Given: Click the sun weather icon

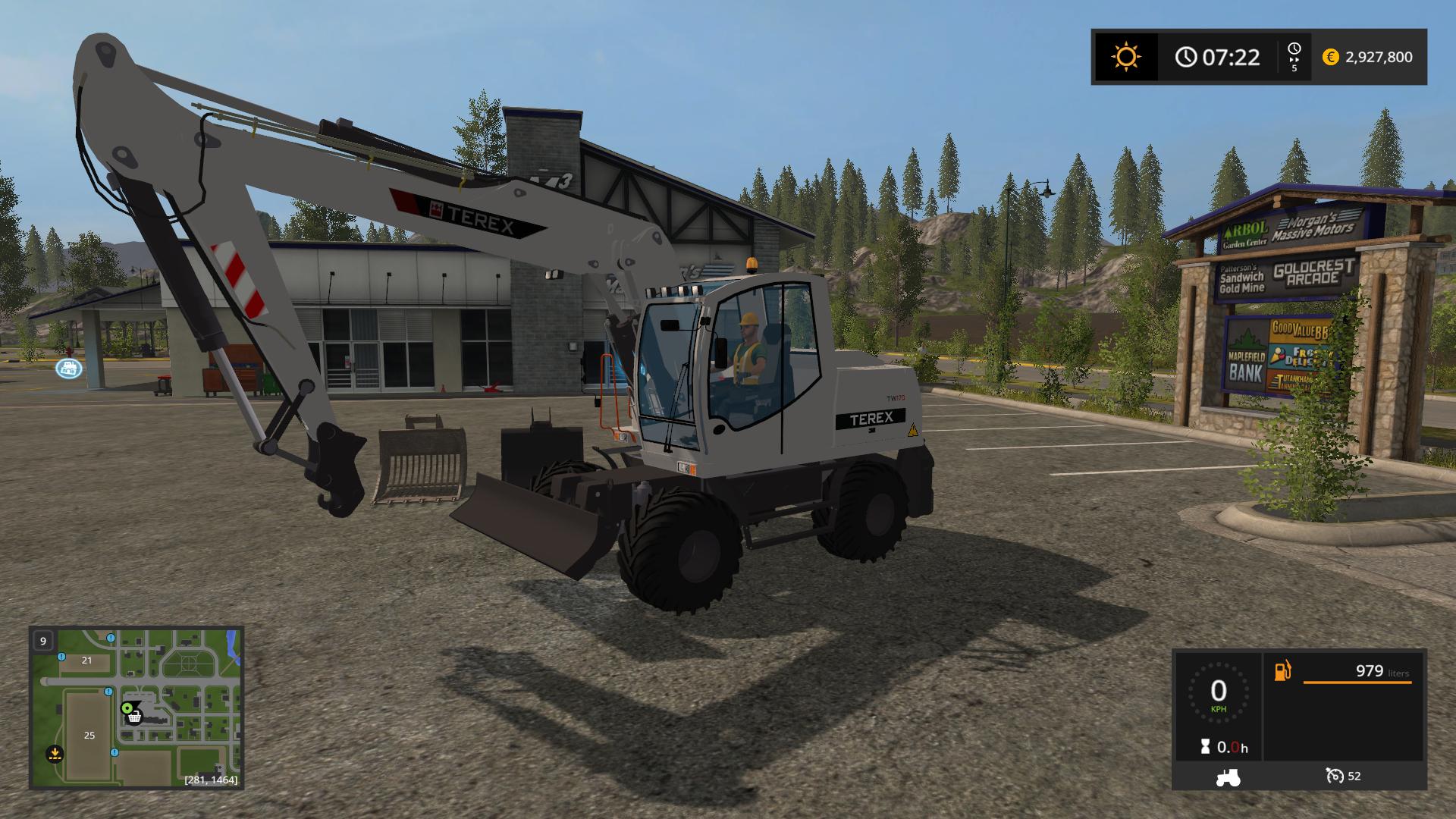Looking at the screenshot, I should coord(1125,57).
